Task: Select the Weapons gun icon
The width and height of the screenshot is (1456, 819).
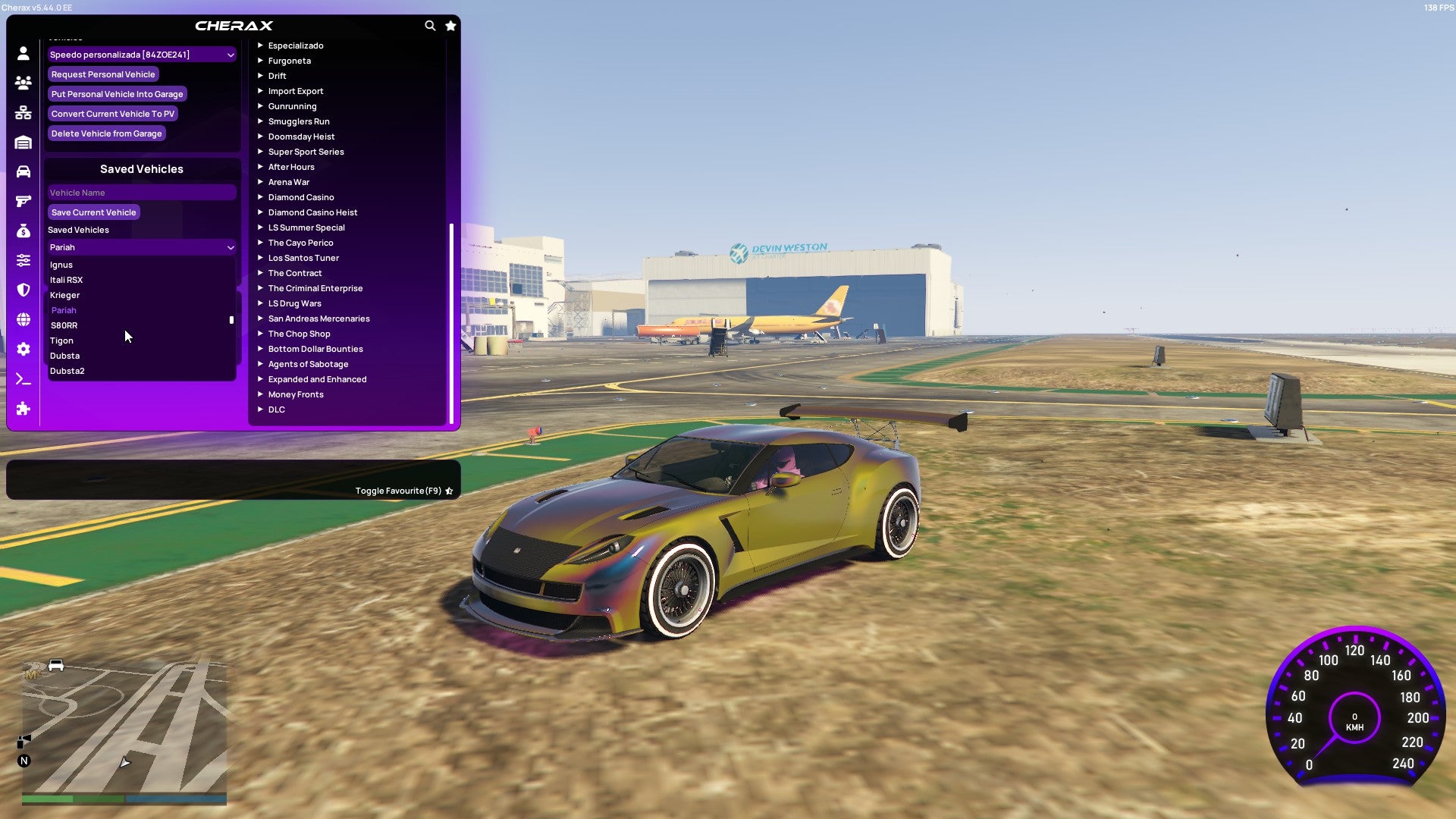Action: click(x=23, y=201)
